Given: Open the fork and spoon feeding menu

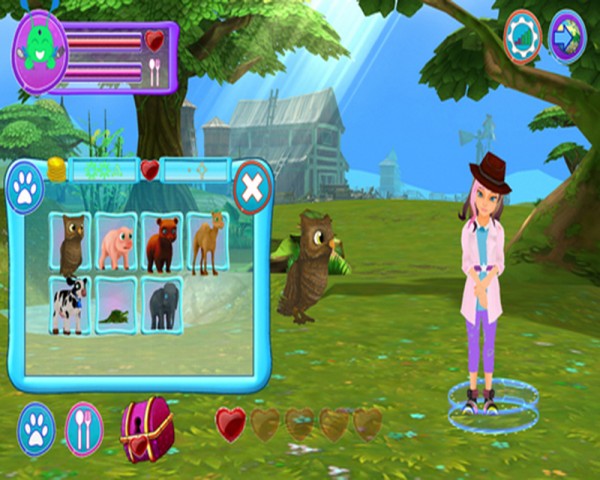Looking at the screenshot, I should [84, 428].
